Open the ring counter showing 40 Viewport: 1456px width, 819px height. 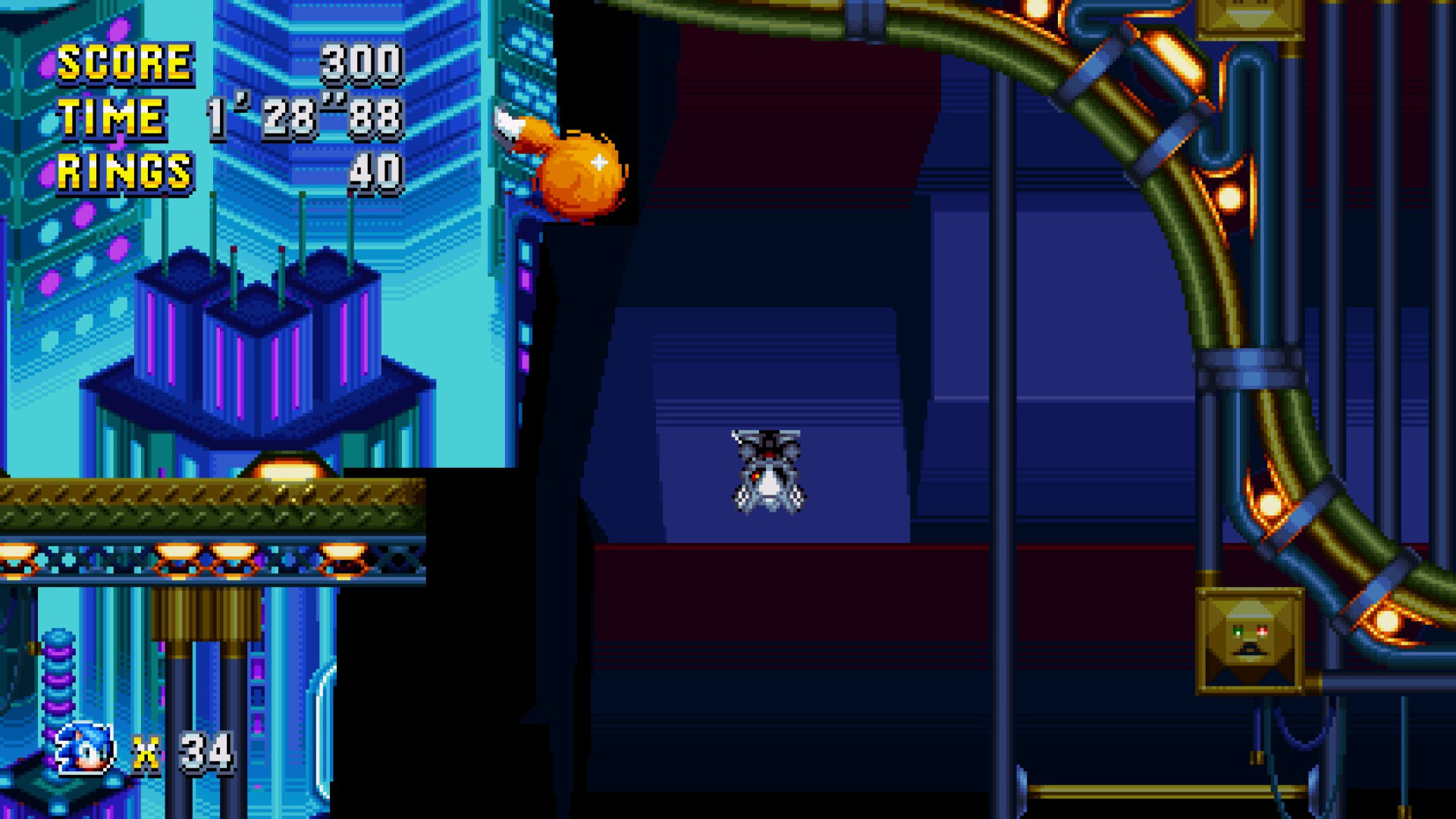tap(375, 171)
